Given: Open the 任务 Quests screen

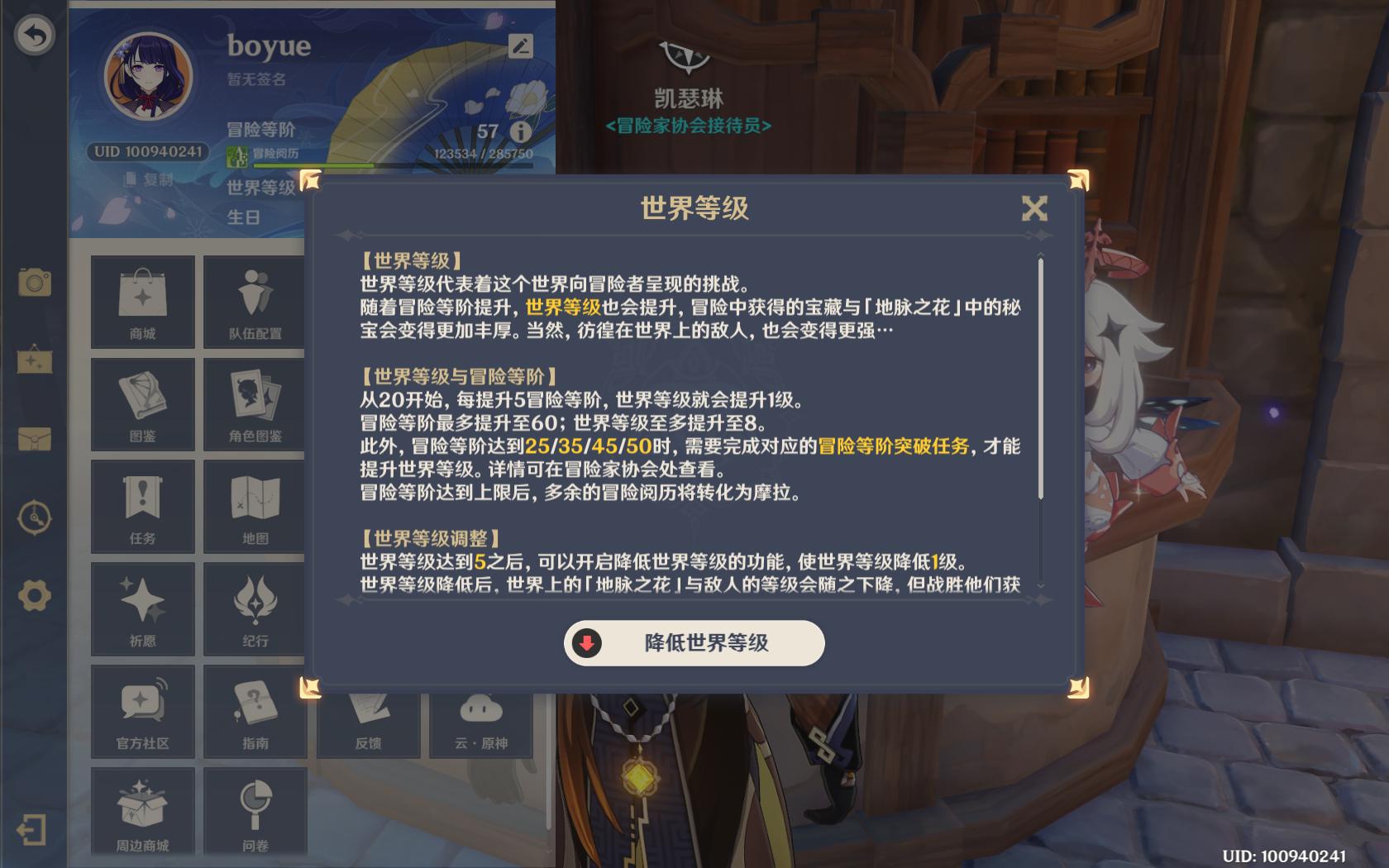Looking at the screenshot, I should [141, 507].
